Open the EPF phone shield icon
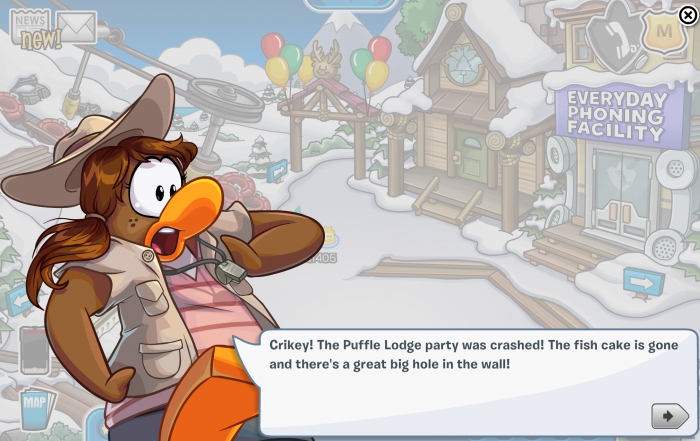 click(612, 36)
